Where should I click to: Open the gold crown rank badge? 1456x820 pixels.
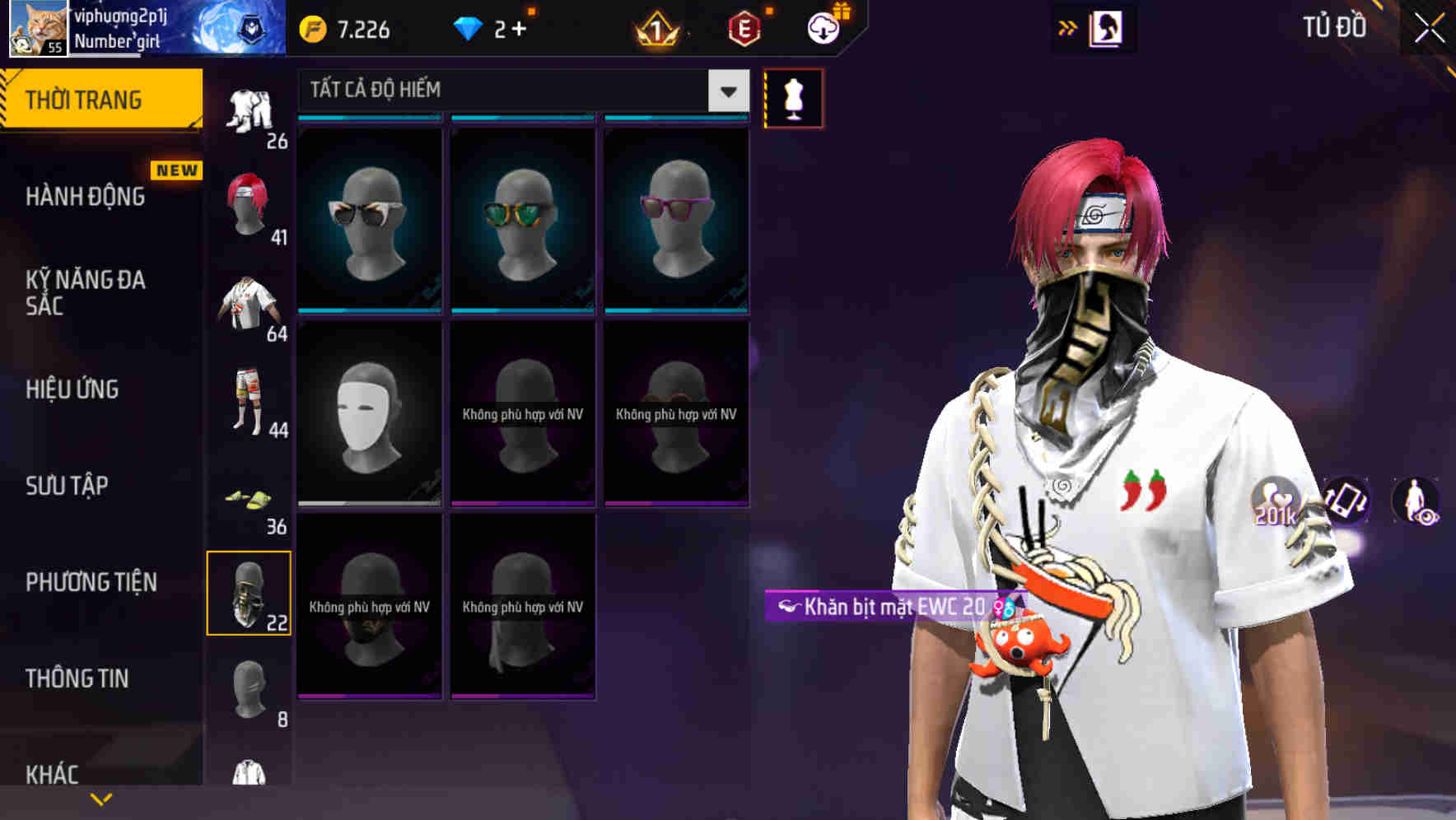655,30
